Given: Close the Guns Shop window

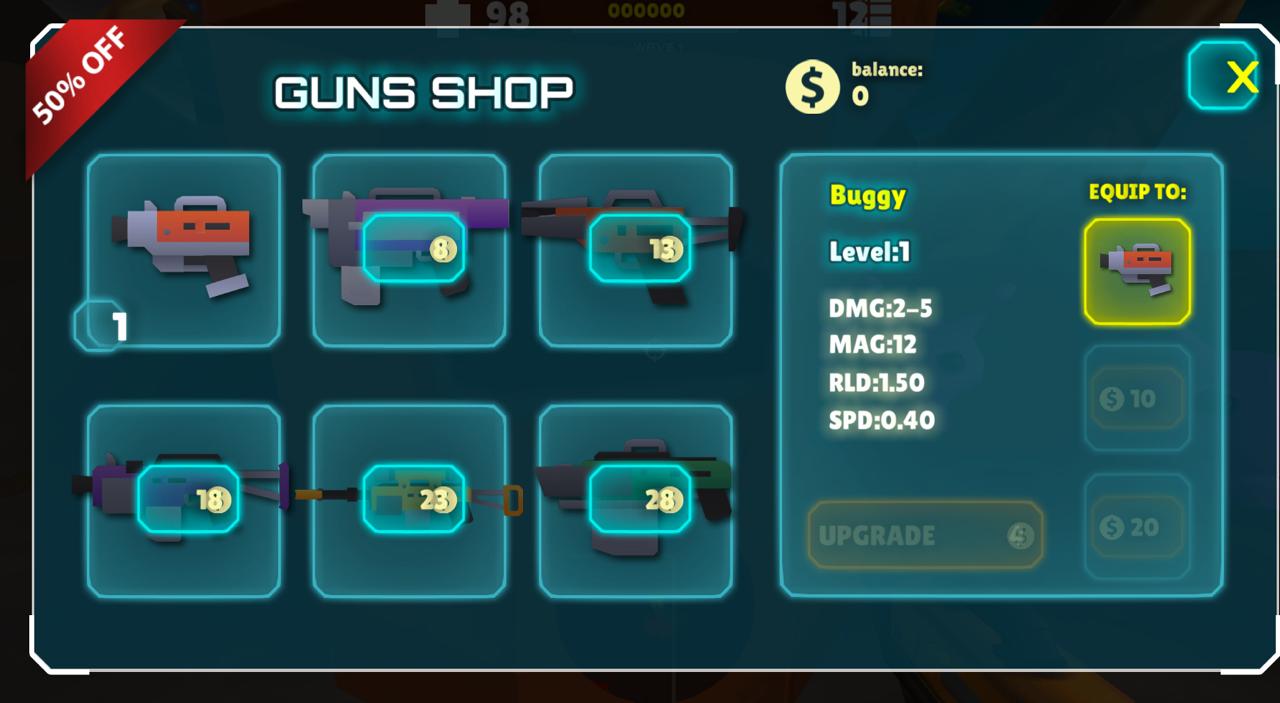Looking at the screenshot, I should point(1222,75).
